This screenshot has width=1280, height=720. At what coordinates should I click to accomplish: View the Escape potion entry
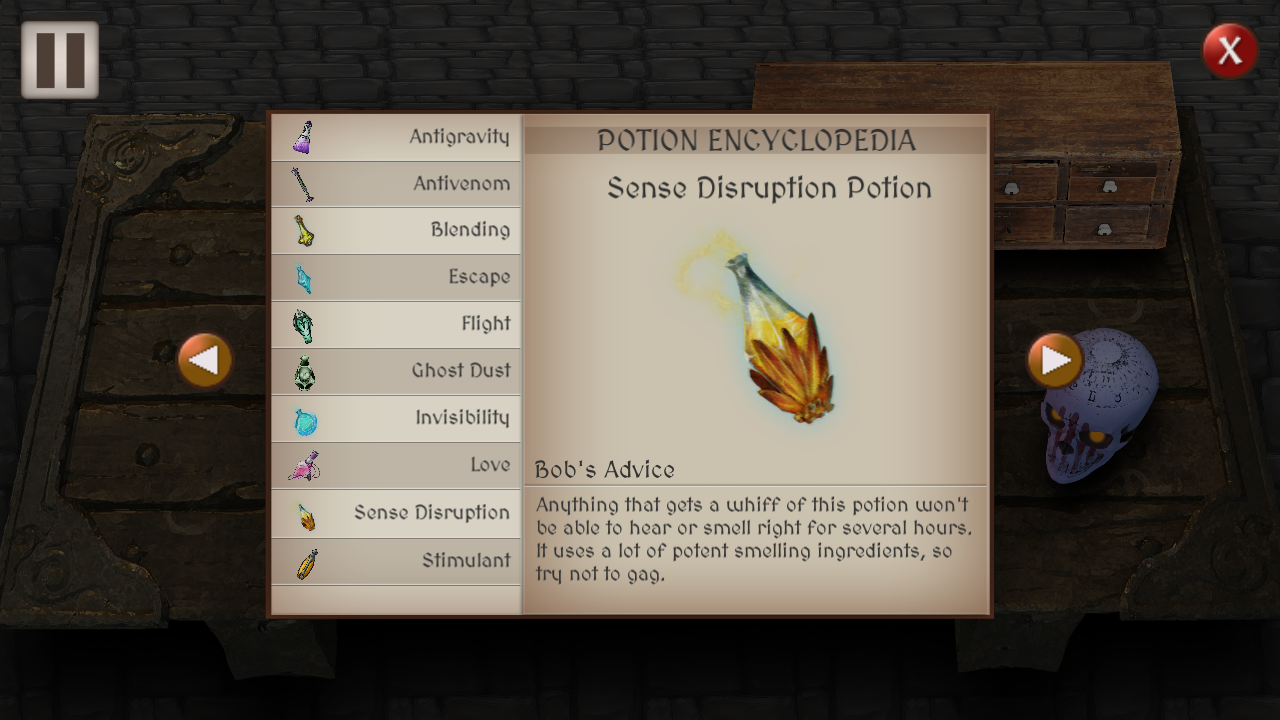[396, 277]
